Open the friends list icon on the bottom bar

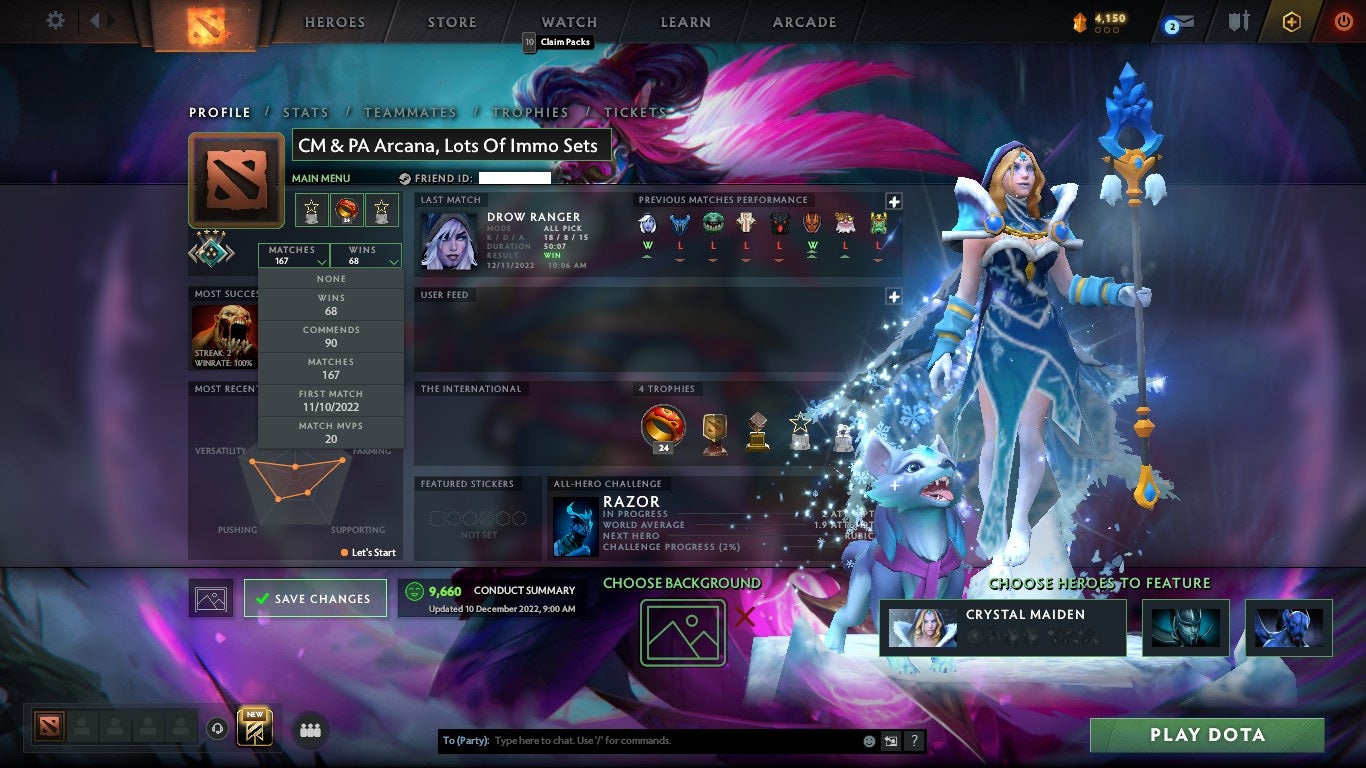pos(310,731)
